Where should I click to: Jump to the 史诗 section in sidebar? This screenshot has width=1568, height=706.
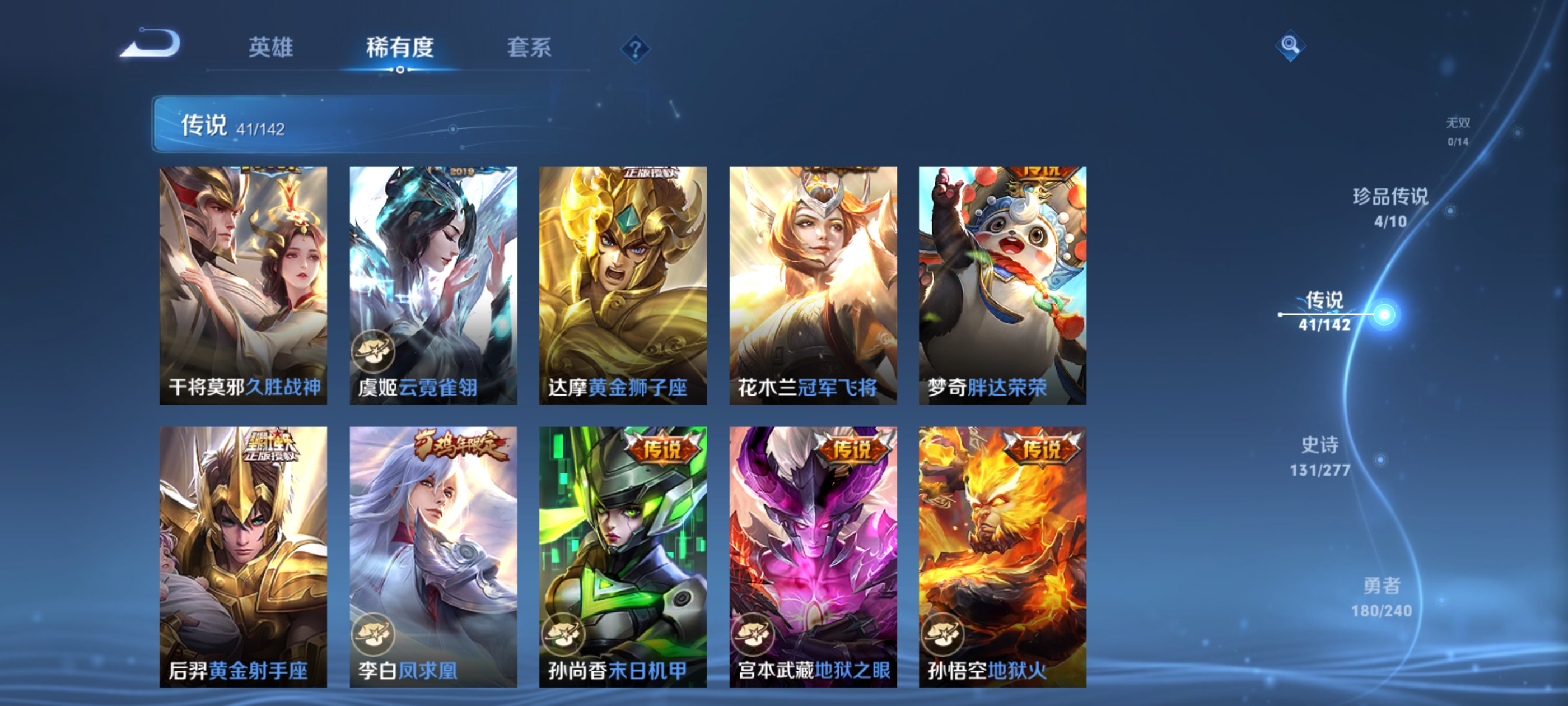tap(1320, 457)
